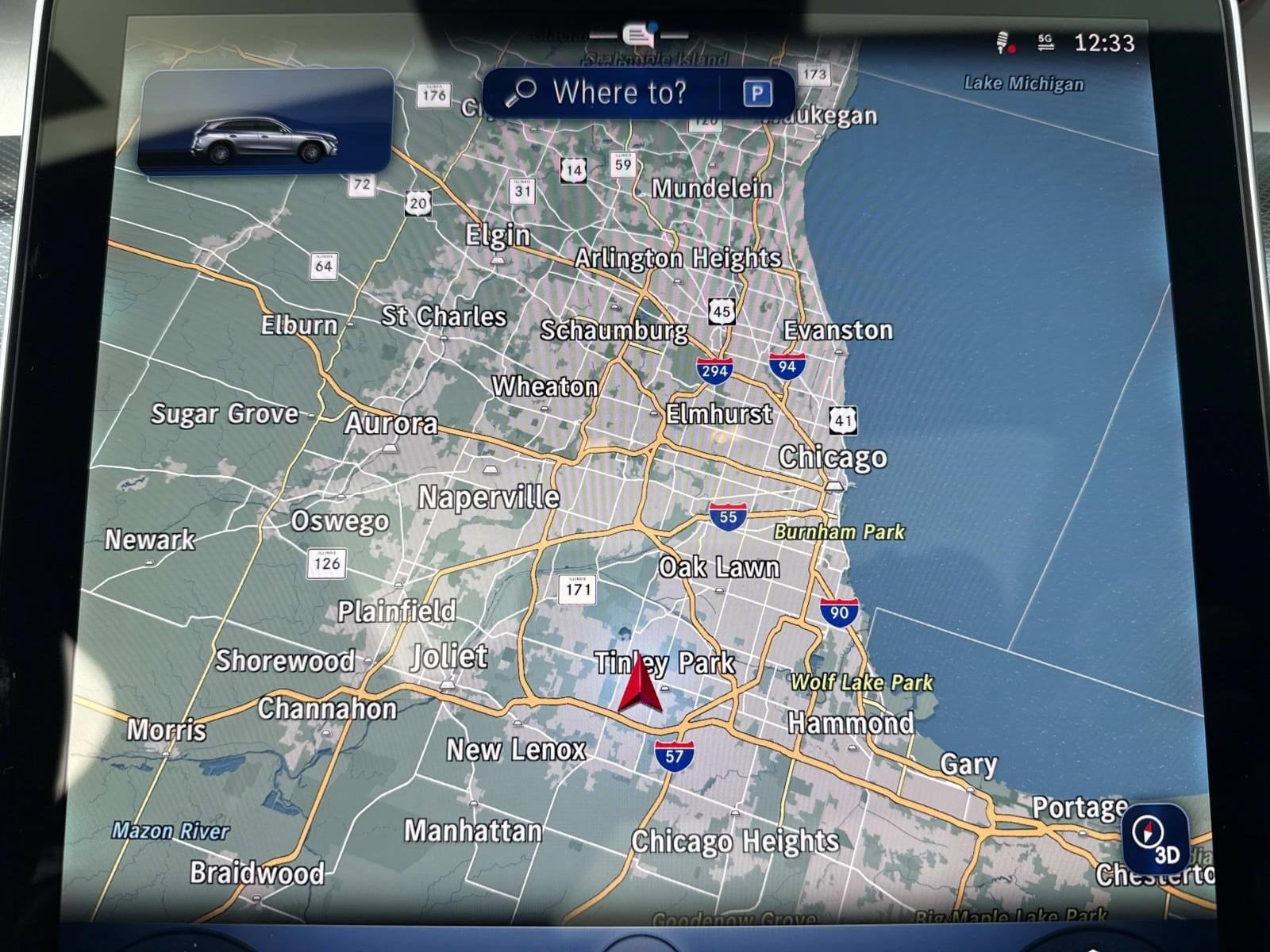1270x952 pixels.
Task: Open the notification message icon
Action: click(639, 36)
